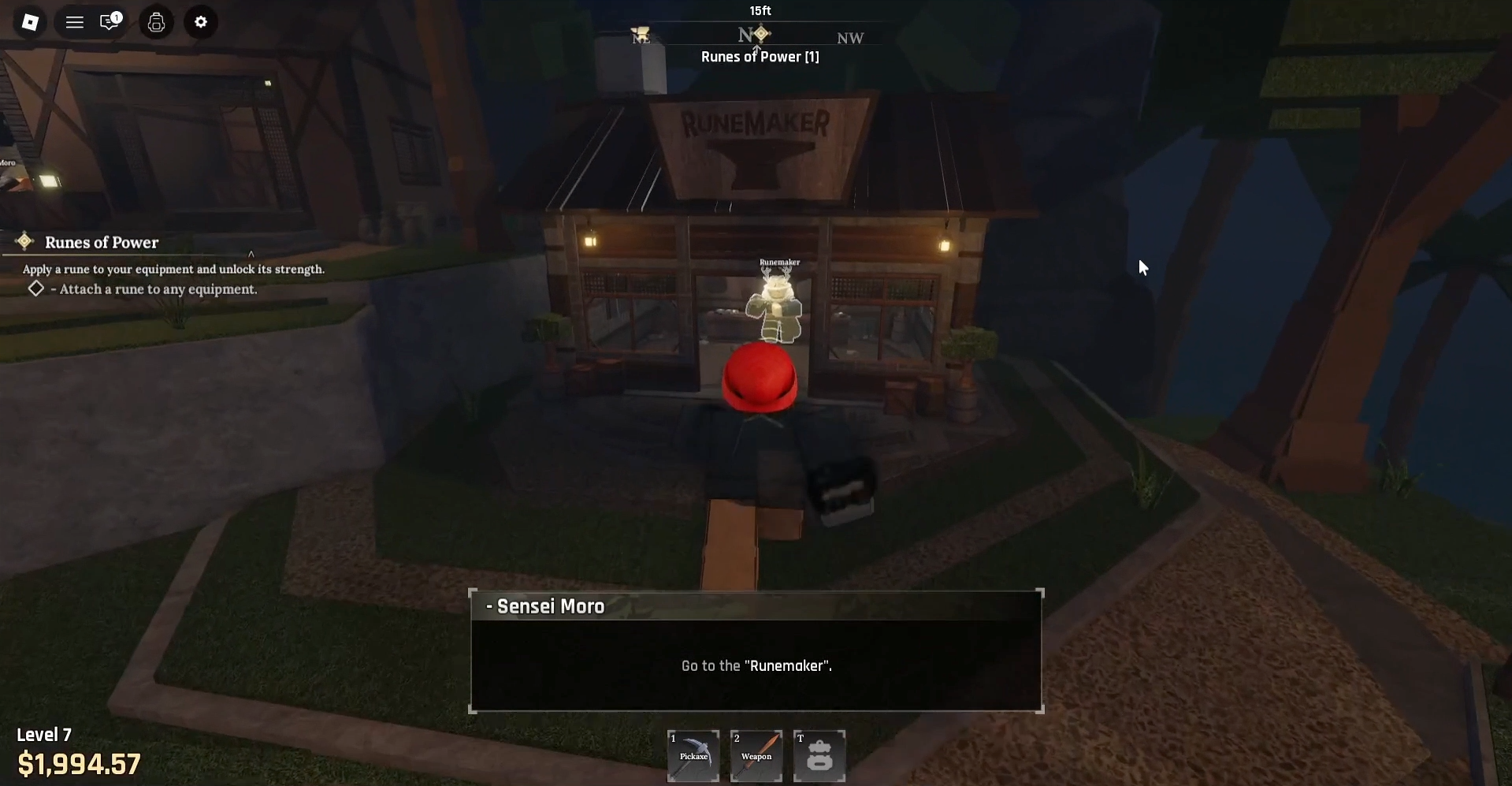1512x786 pixels.
Task: Select the Sensei Moro name label
Action: tap(545, 605)
